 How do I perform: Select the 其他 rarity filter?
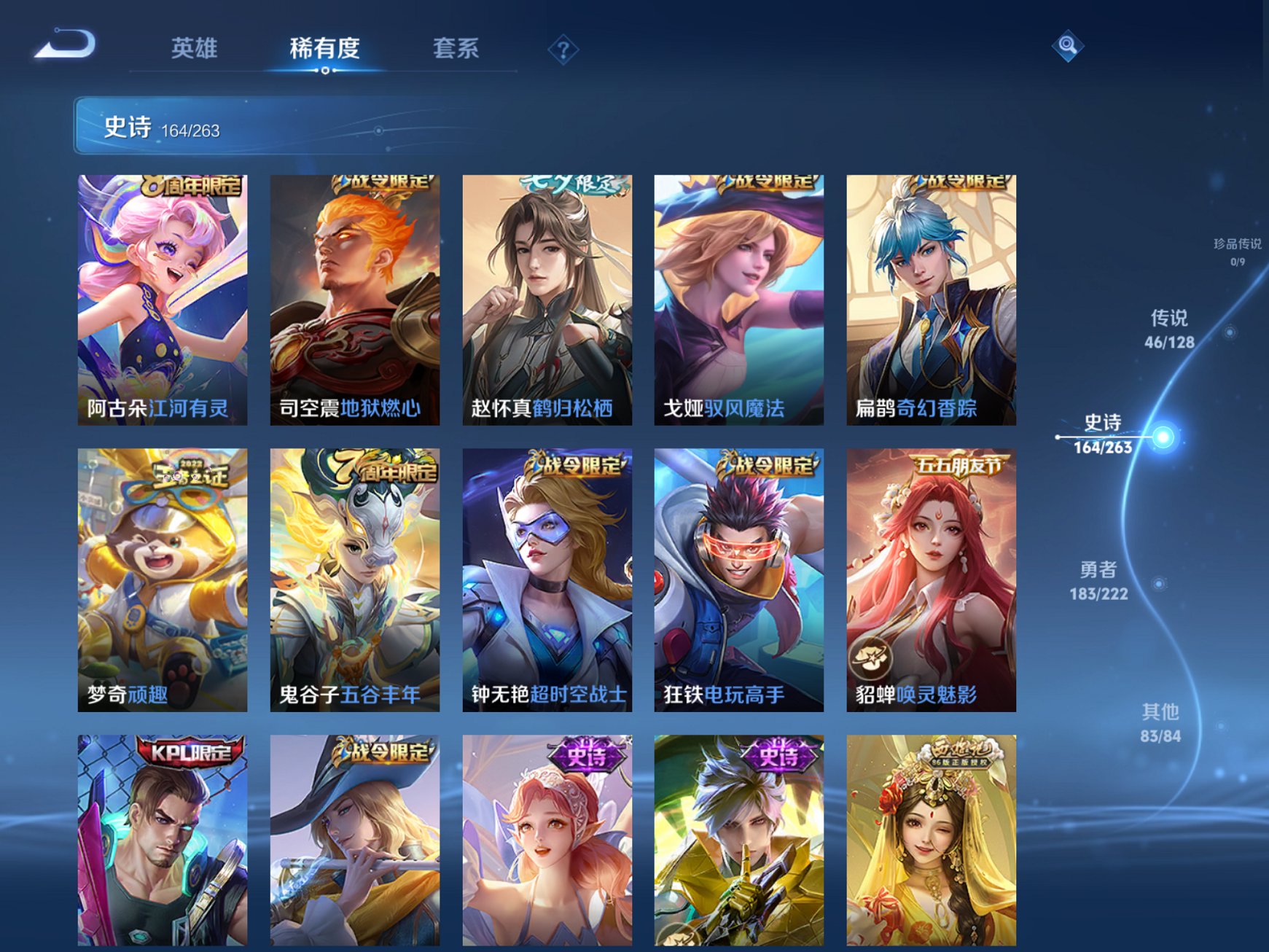1161,718
